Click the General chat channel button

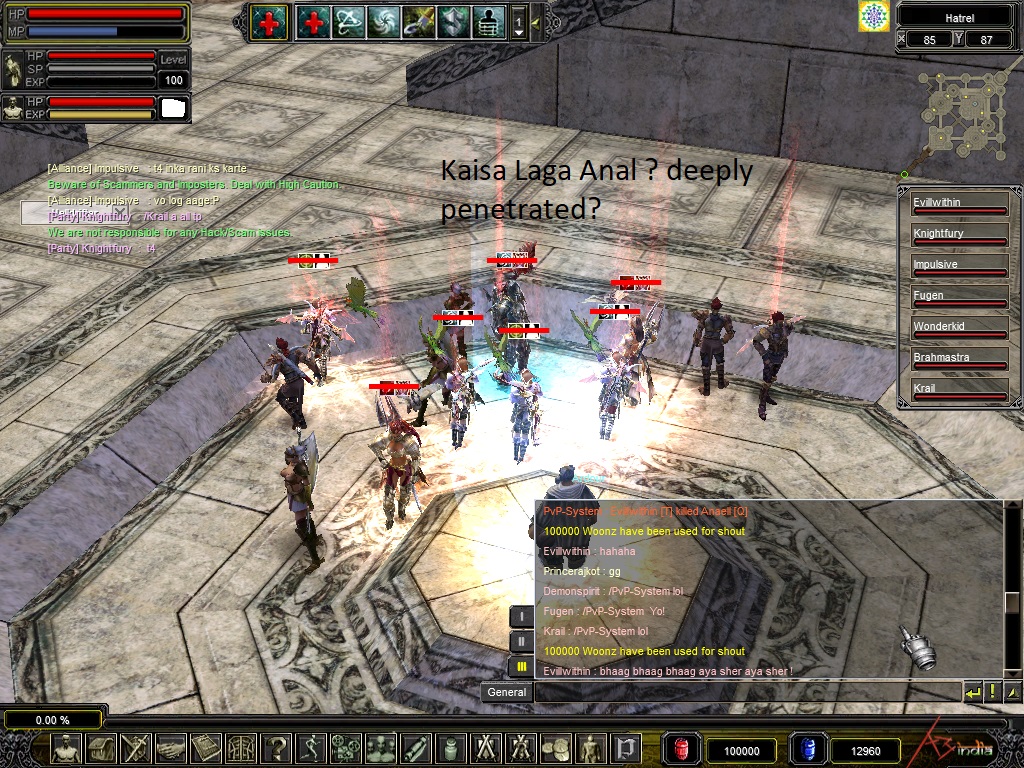click(506, 692)
